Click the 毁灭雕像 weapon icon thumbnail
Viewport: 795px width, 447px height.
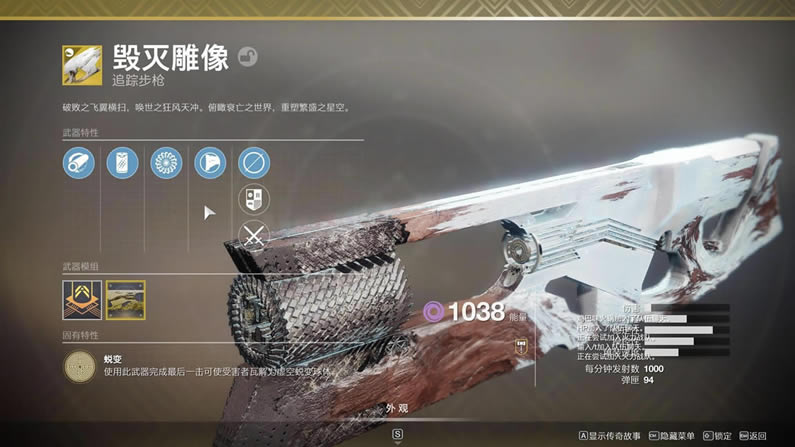82,64
